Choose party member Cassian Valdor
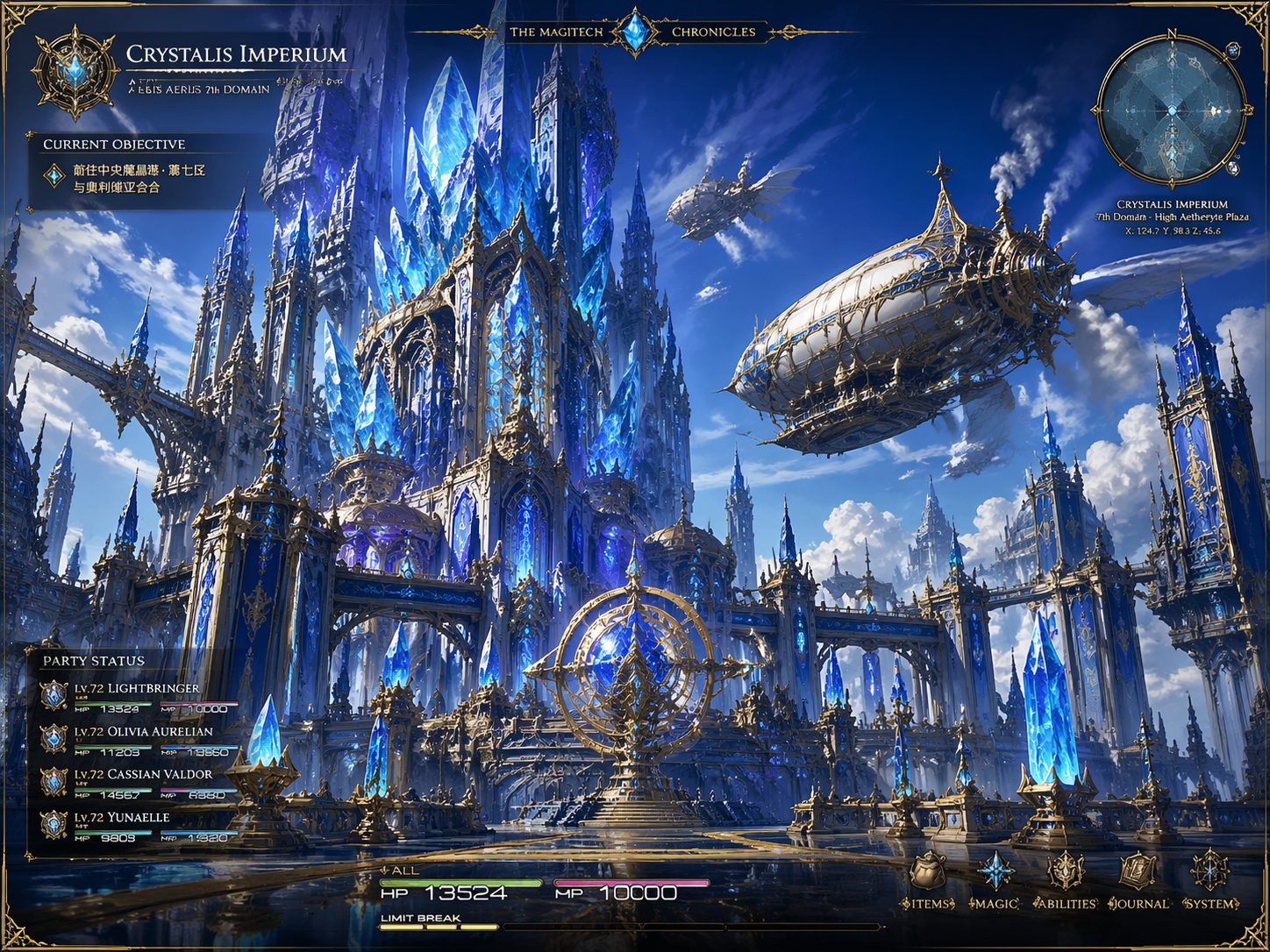 pyautogui.click(x=142, y=775)
